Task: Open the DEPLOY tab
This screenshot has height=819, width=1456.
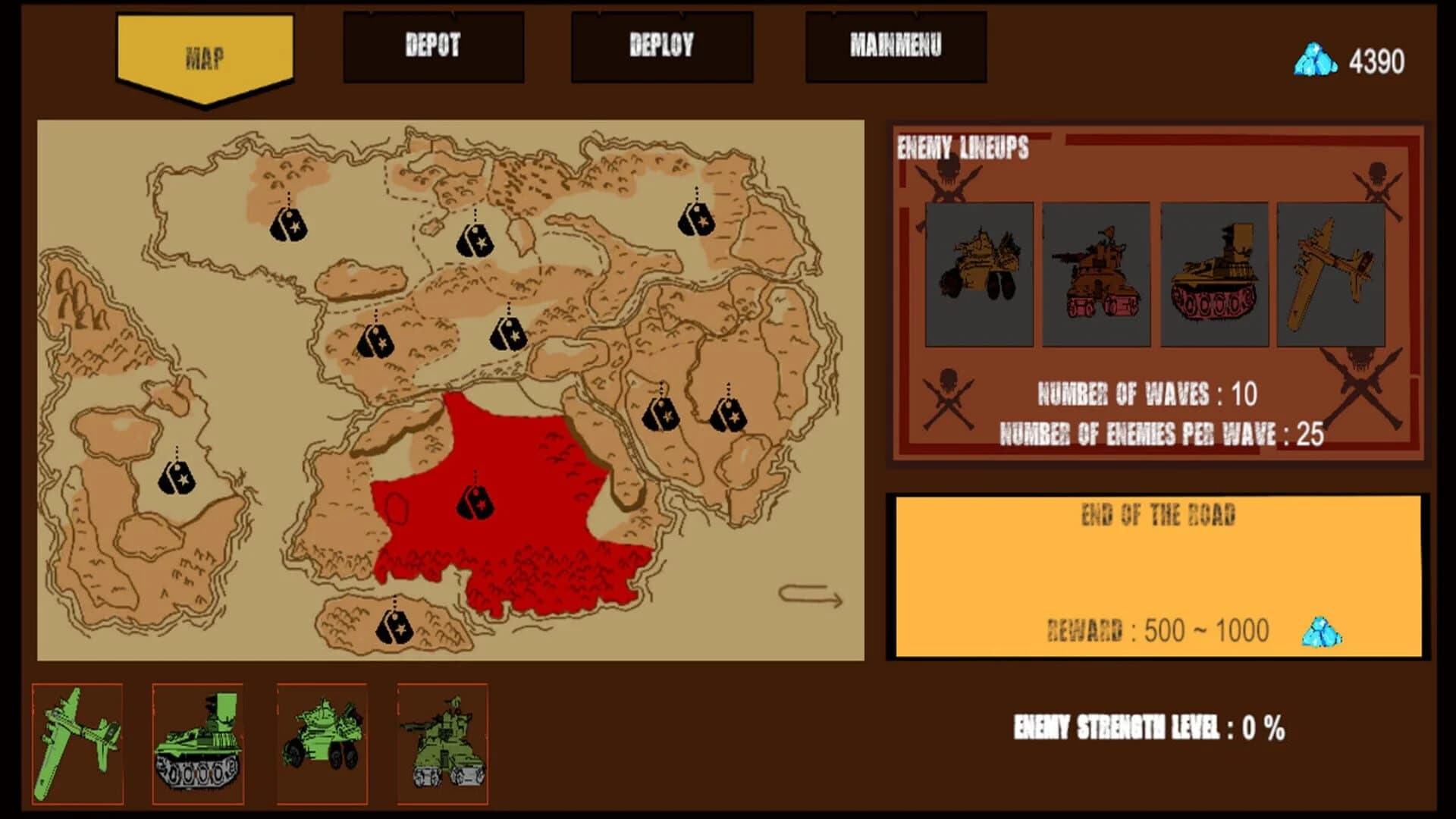Action: [x=661, y=47]
